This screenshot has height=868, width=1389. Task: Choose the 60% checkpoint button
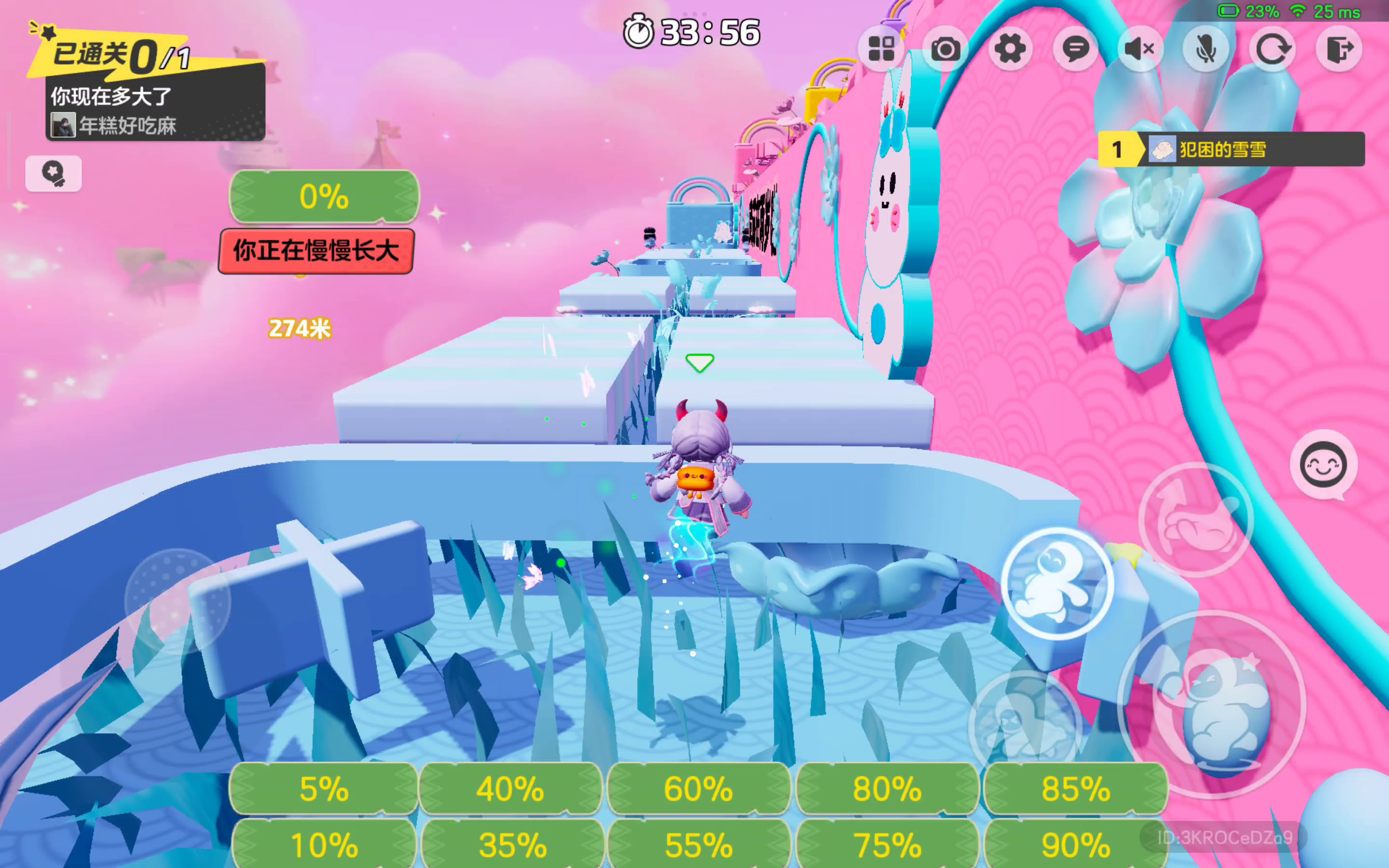[698, 789]
